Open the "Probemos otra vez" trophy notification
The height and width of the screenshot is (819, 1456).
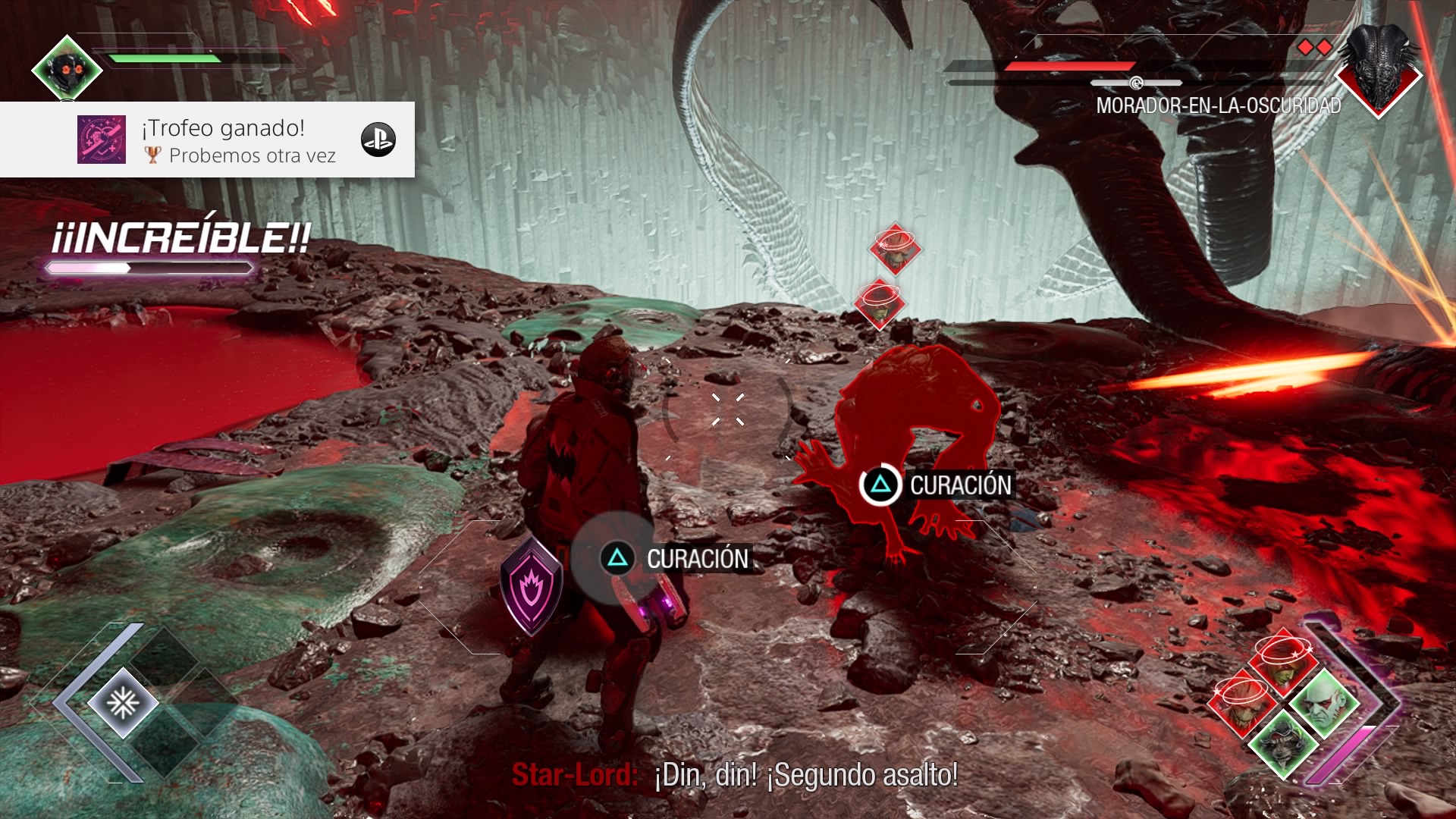point(208,140)
